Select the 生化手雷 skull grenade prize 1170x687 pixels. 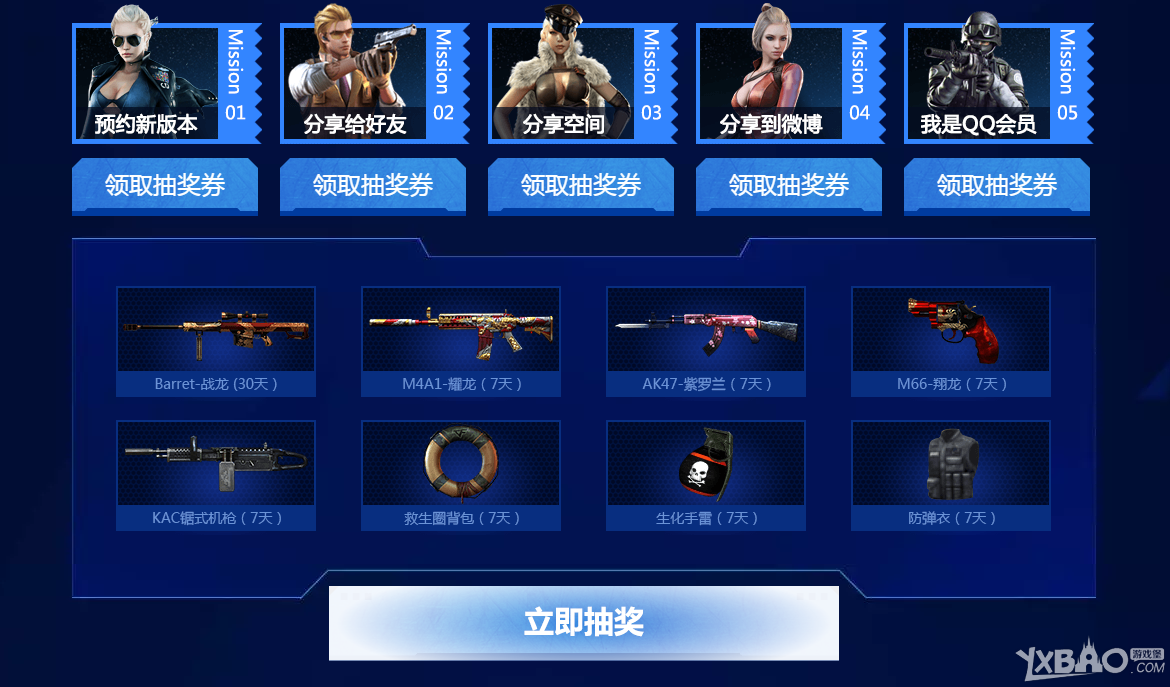pos(706,475)
